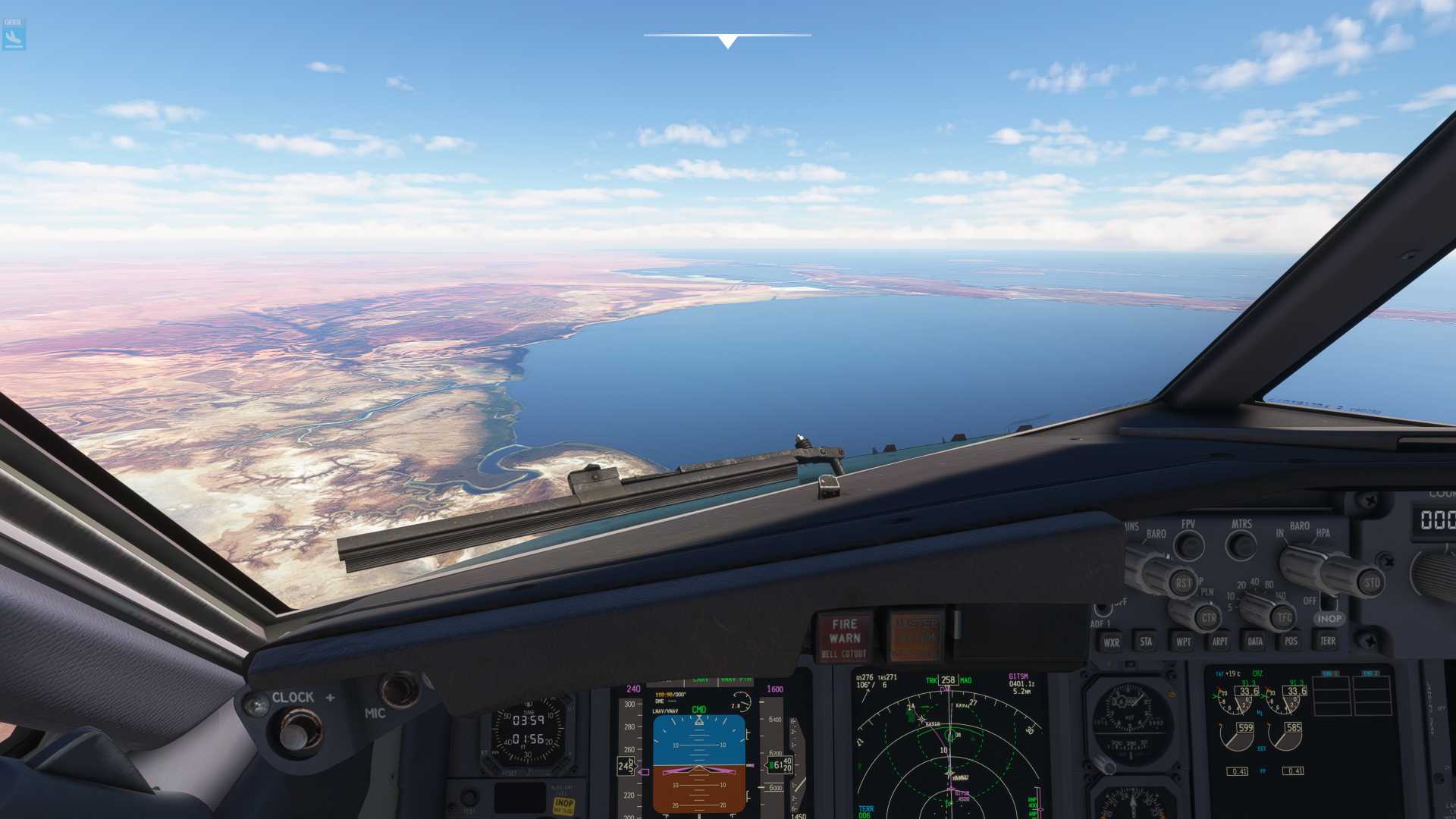The height and width of the screenshot is (819, 1456).
Task: Enable the DATA map button
Action: [1255, 642]
